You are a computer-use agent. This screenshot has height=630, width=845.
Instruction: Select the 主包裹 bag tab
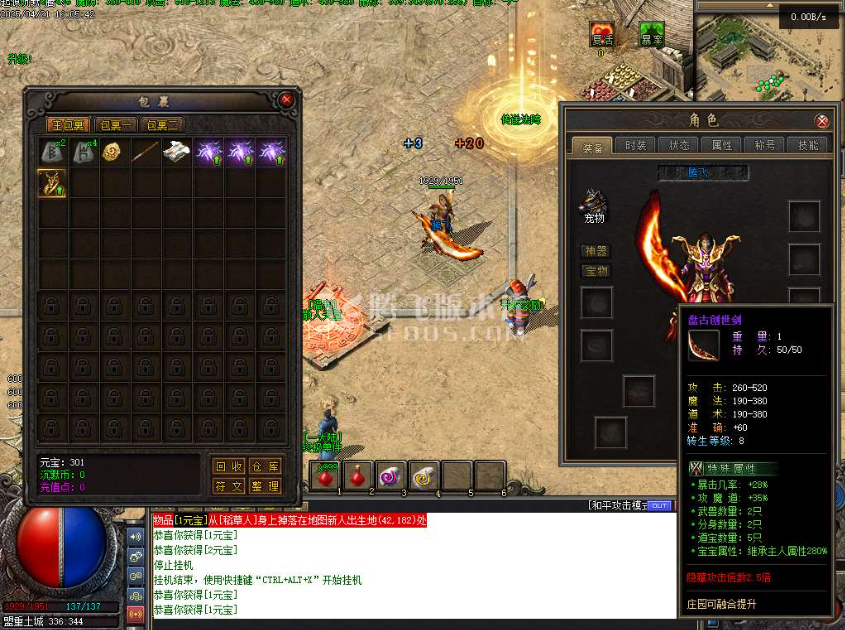pos(69,125)
